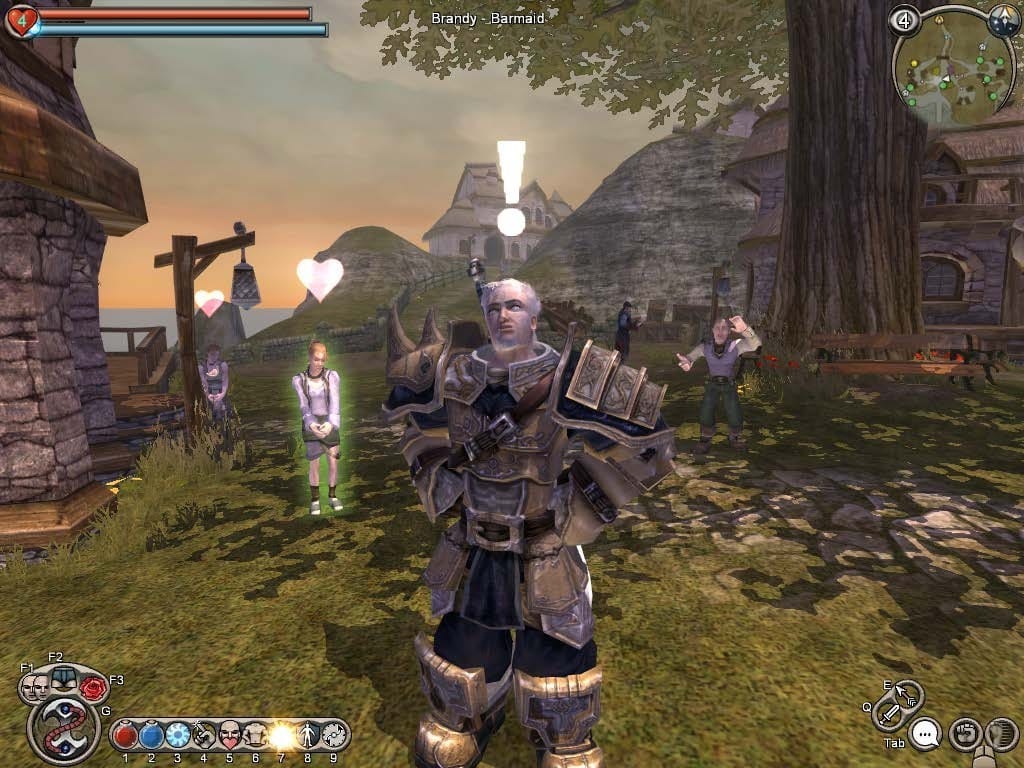This screenshot has width=1024, height=768.
Task: Use the hand holding sword icon
Action: 204,736
